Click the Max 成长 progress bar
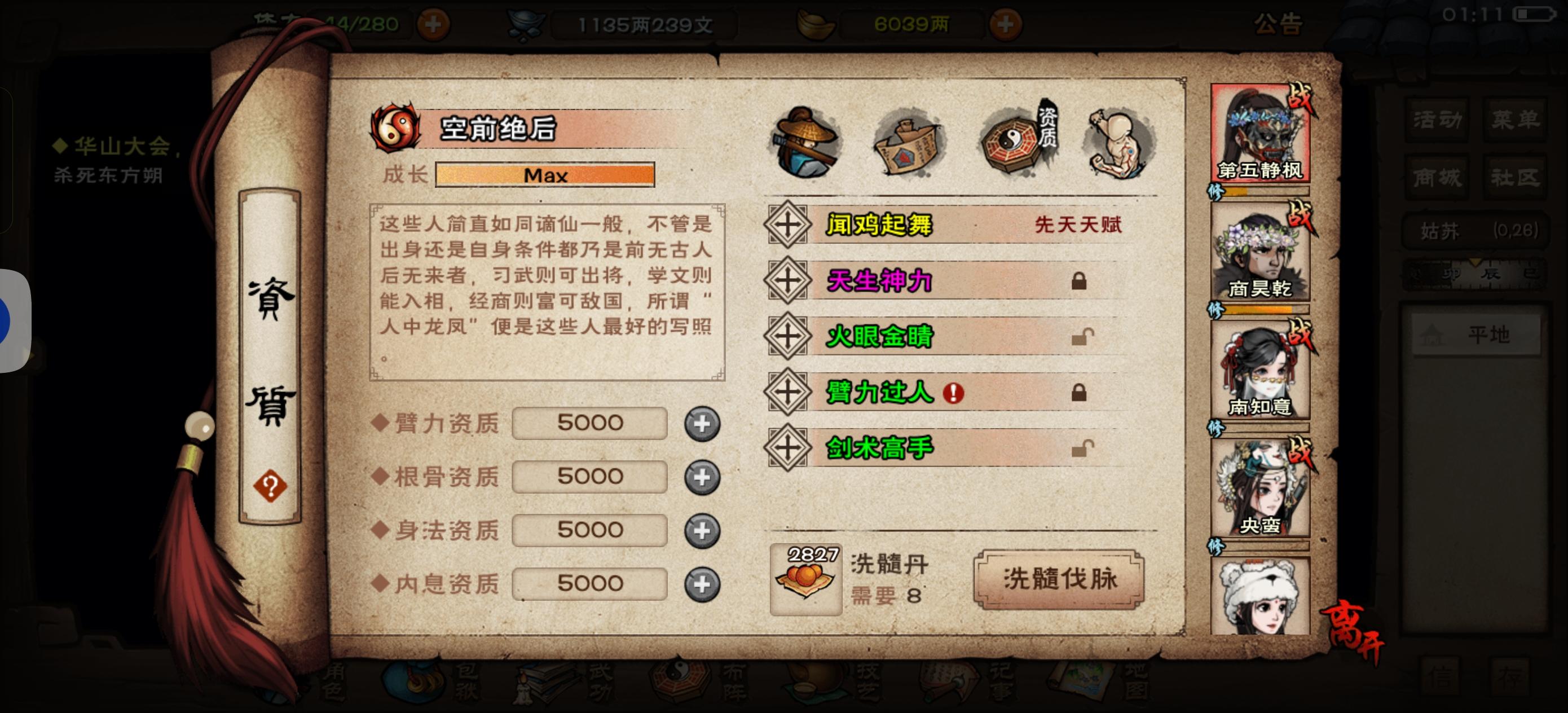The image size is (1568, 713). point(545,176)
